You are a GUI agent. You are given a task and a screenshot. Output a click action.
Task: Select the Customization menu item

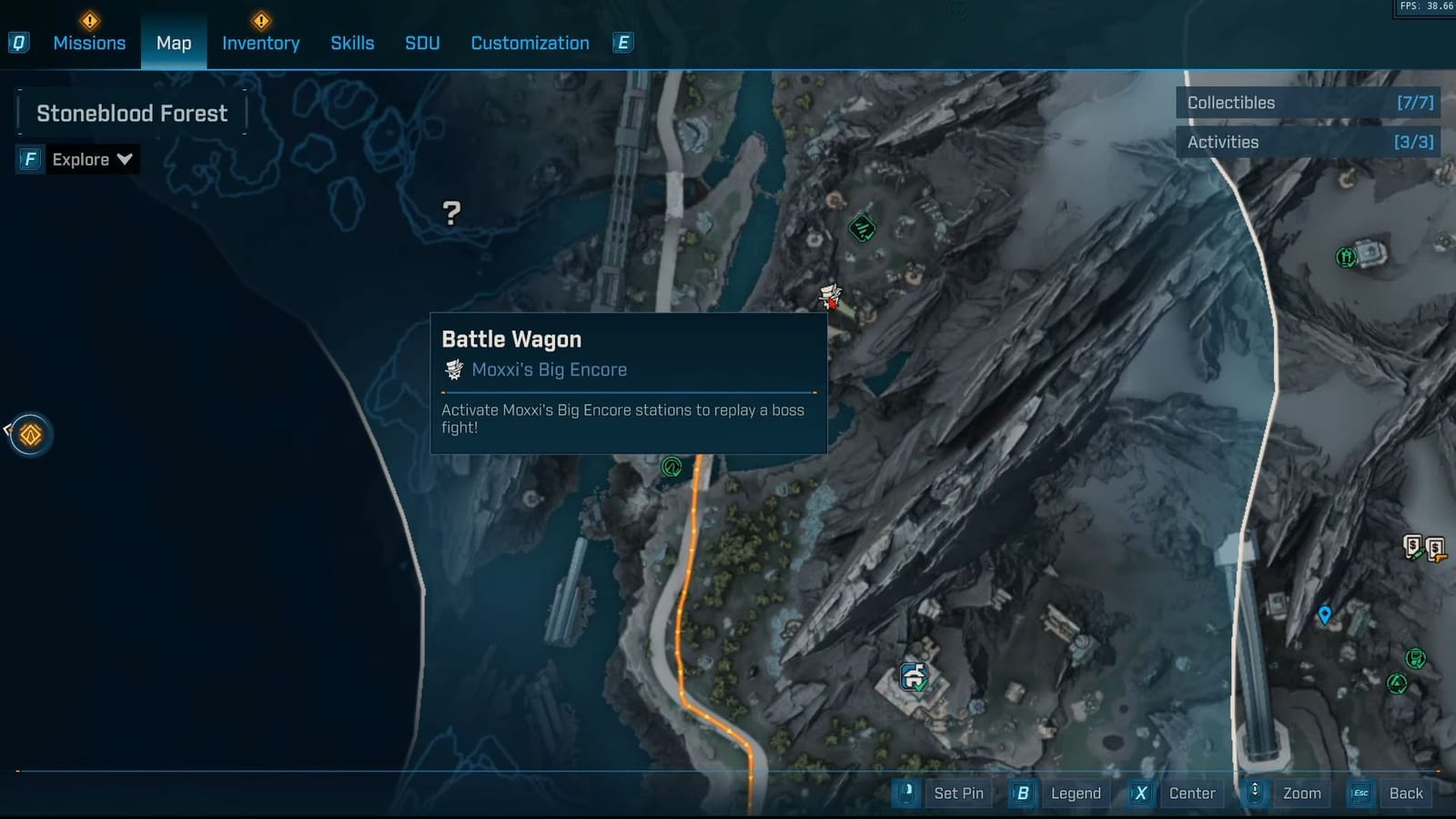coord(530,43)
